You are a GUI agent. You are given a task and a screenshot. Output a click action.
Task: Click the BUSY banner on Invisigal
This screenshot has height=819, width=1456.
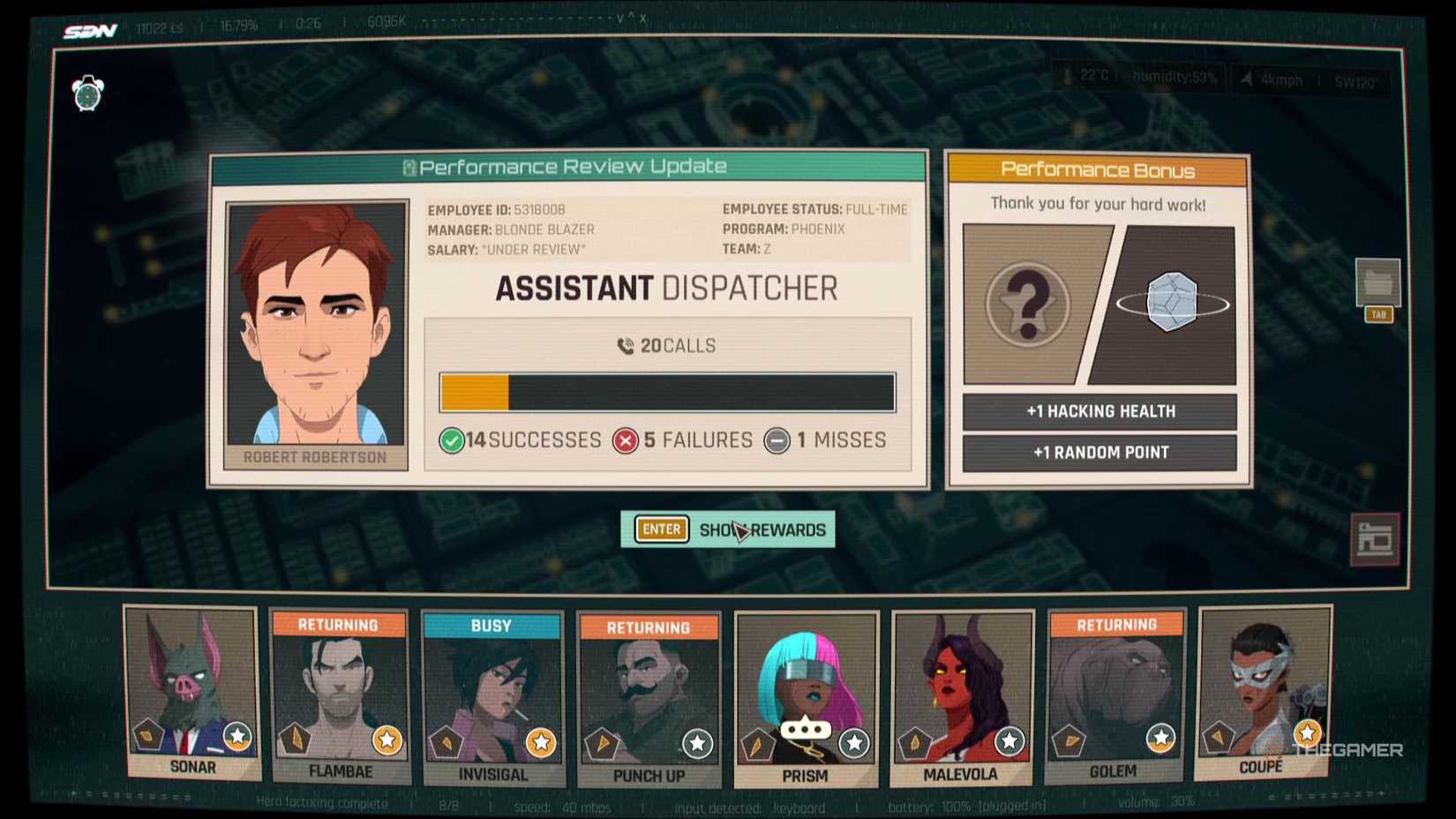tap(493, 626)
